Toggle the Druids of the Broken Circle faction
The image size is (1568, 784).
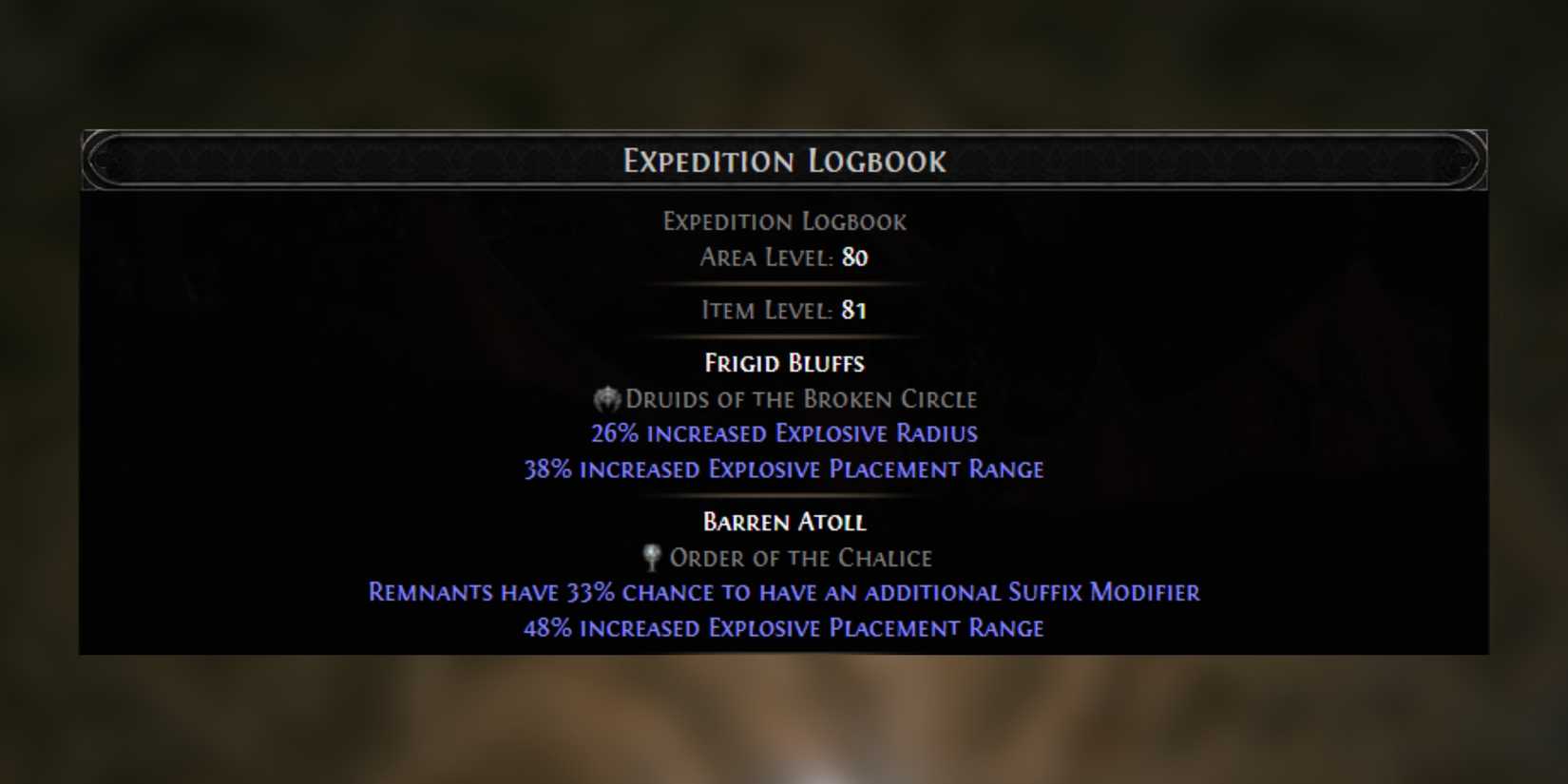pos(801,399)
